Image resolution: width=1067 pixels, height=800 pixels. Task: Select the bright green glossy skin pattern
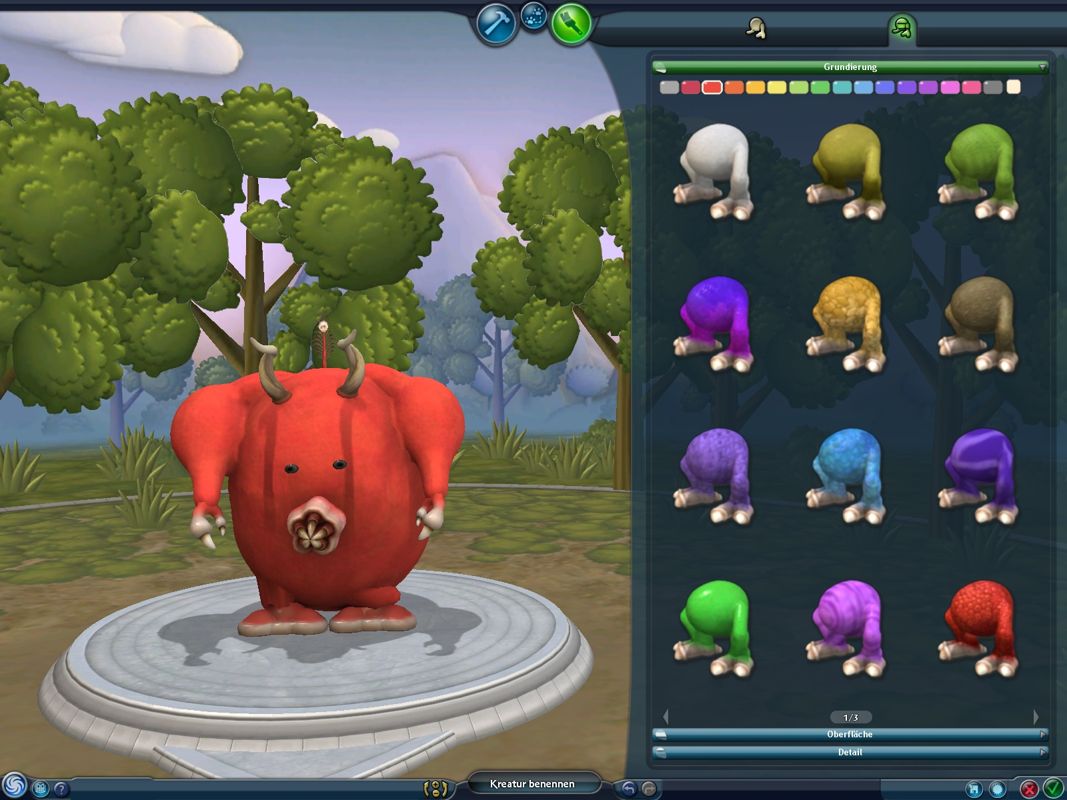pyautogui.click(x=716, y=627)
